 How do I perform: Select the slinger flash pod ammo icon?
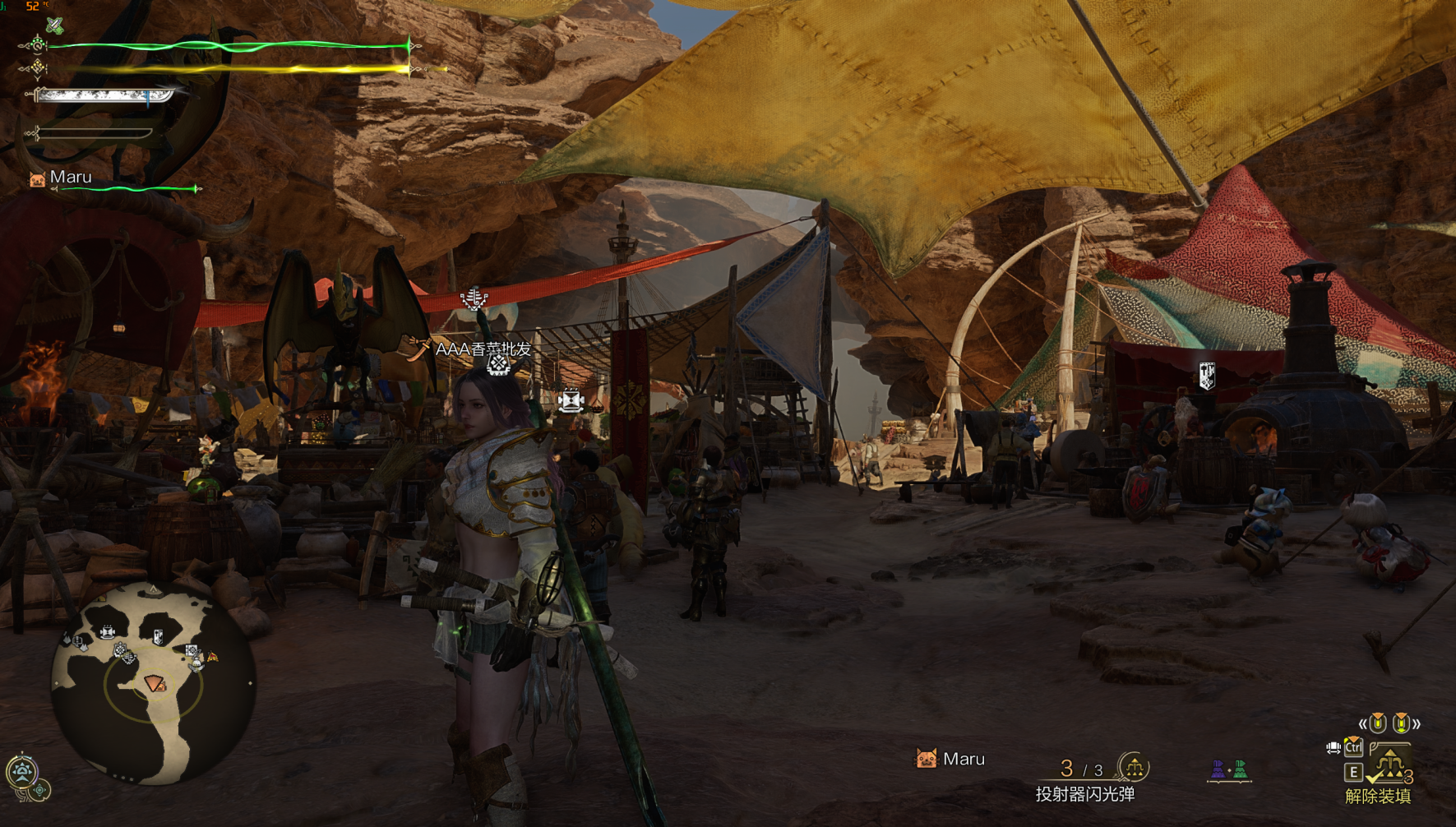(1135, 768)
